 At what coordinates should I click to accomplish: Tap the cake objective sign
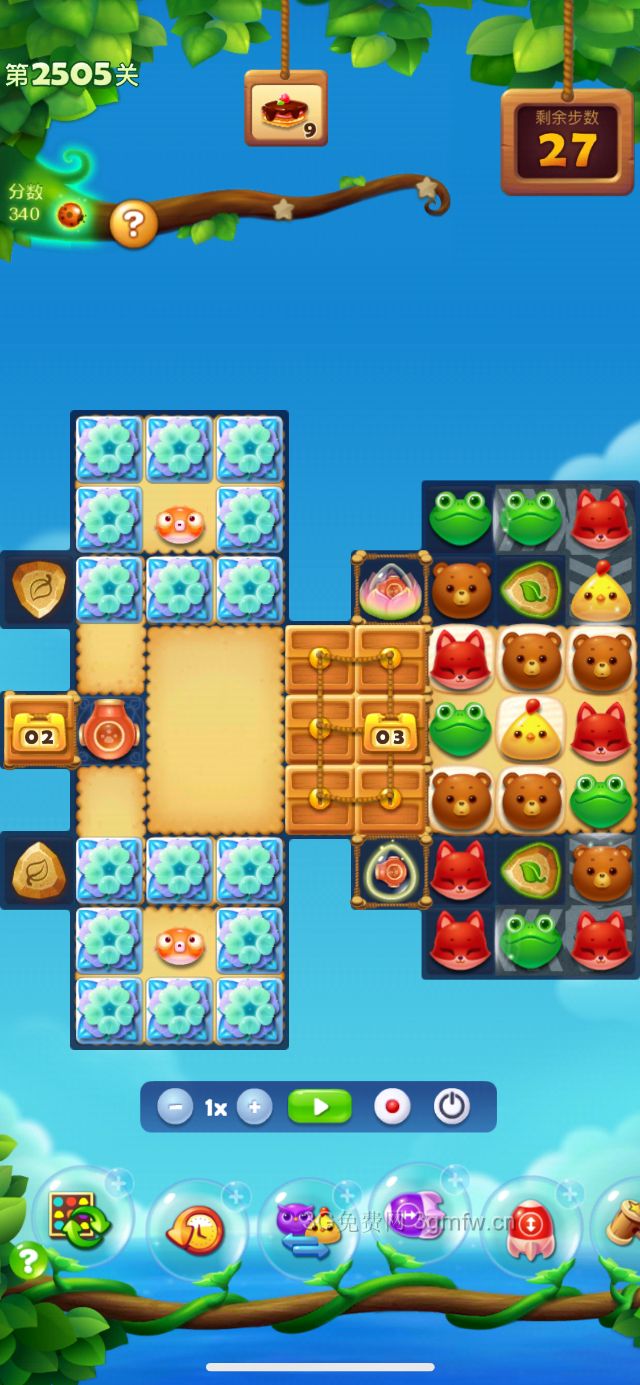point(286,108)
